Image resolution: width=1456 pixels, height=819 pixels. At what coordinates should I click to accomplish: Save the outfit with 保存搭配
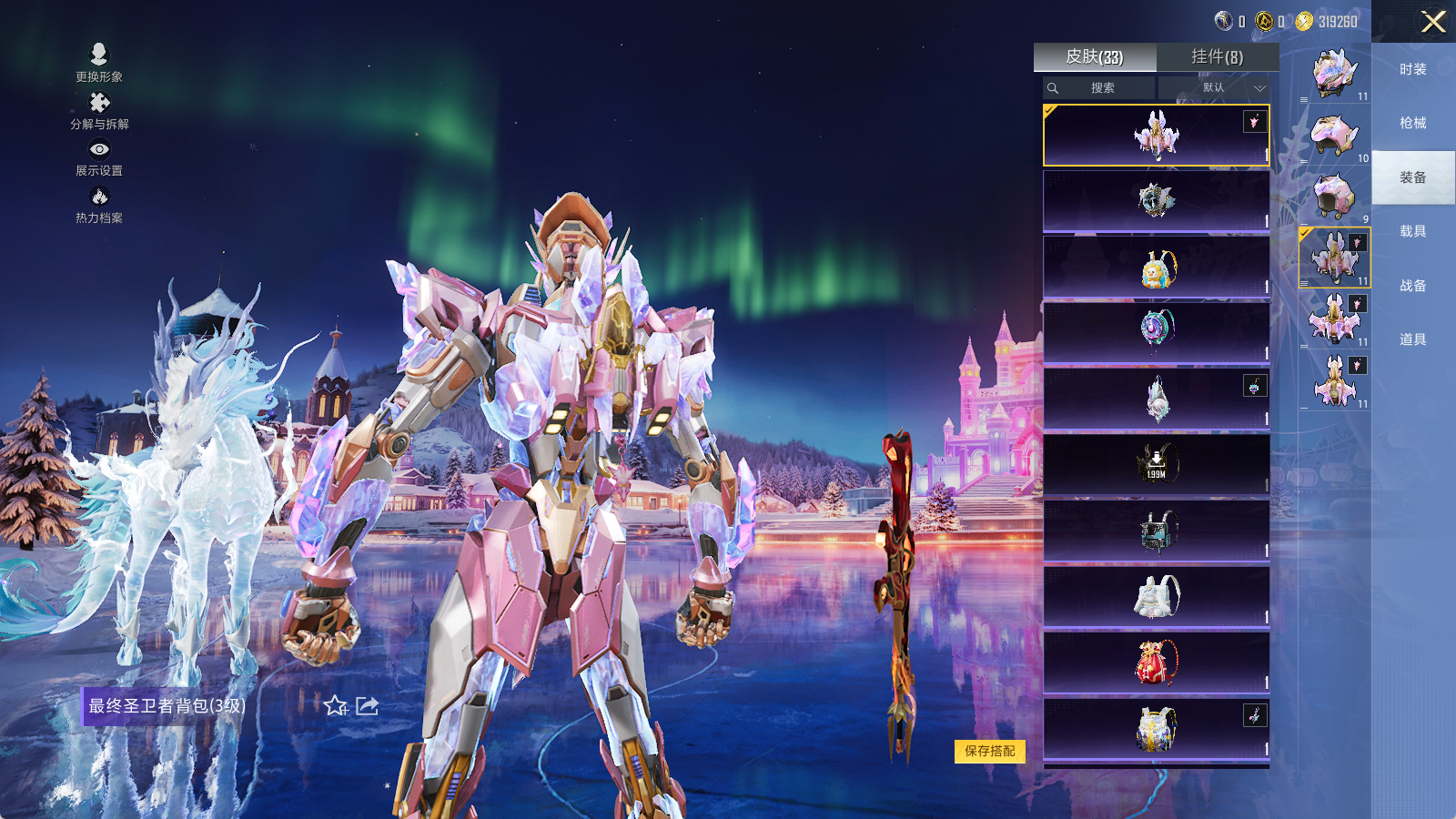[x=990, y=751]
